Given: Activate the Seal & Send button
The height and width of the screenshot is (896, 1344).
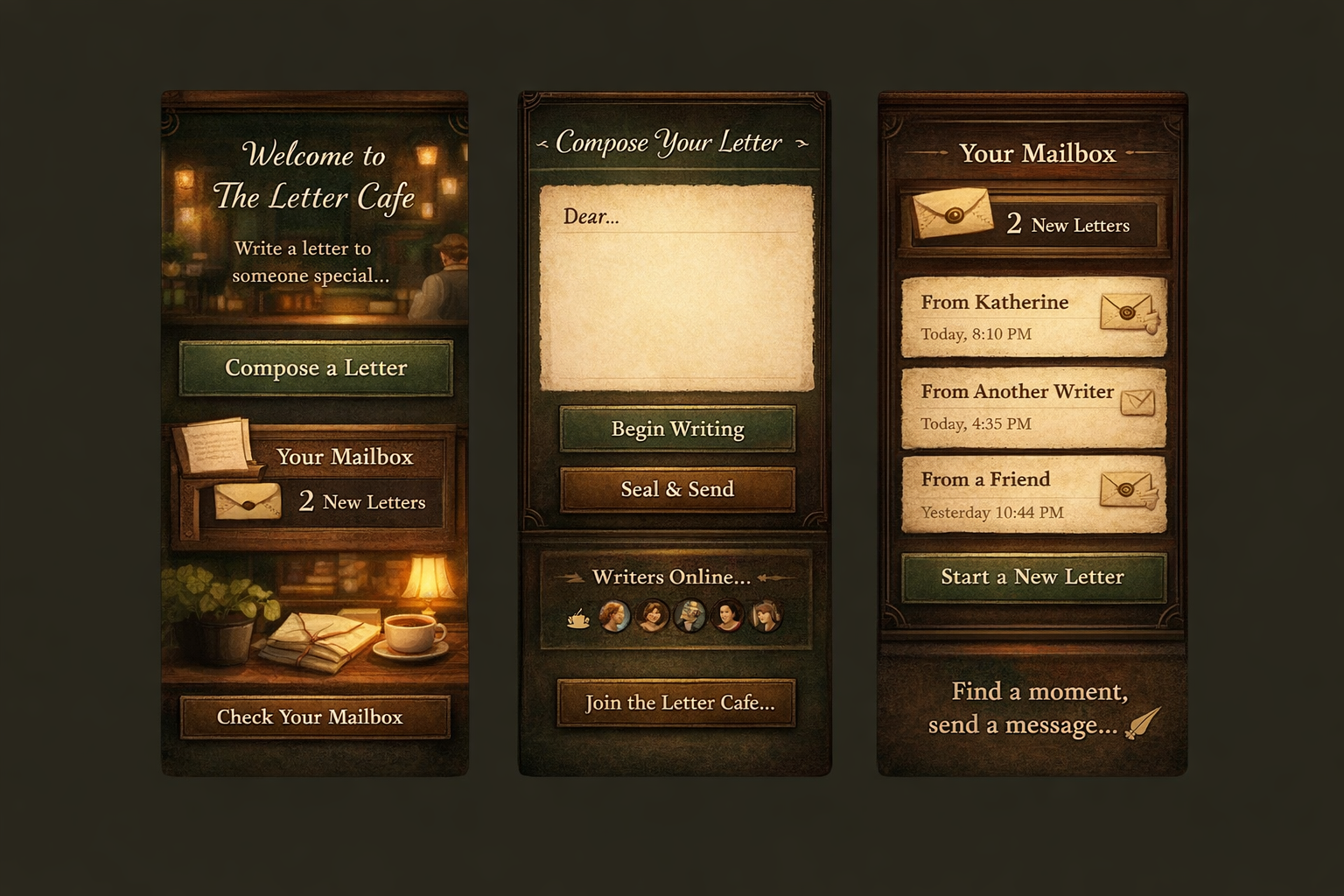Looking at the screenshot, I should (677, 489).
